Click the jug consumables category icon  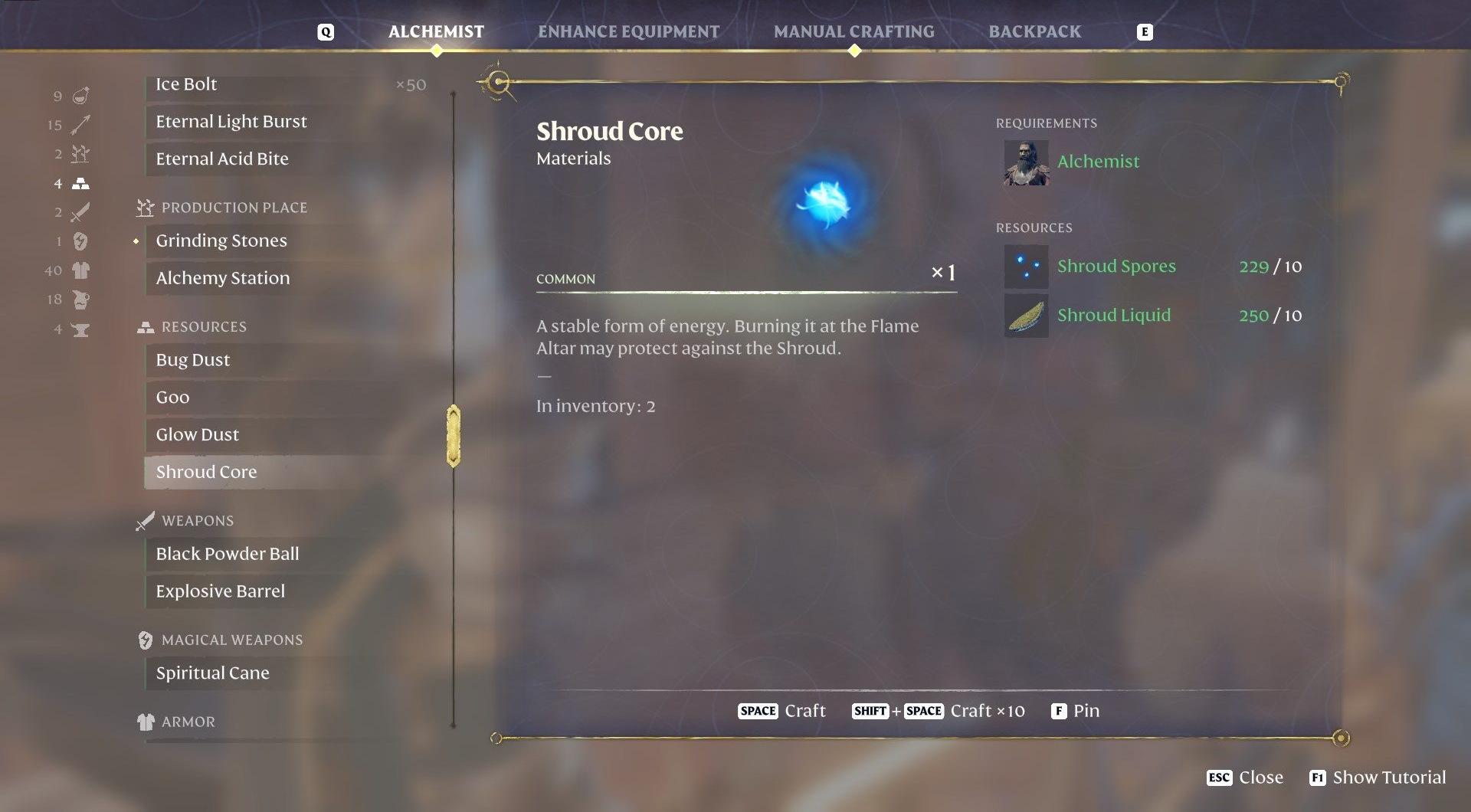[80, 300]
